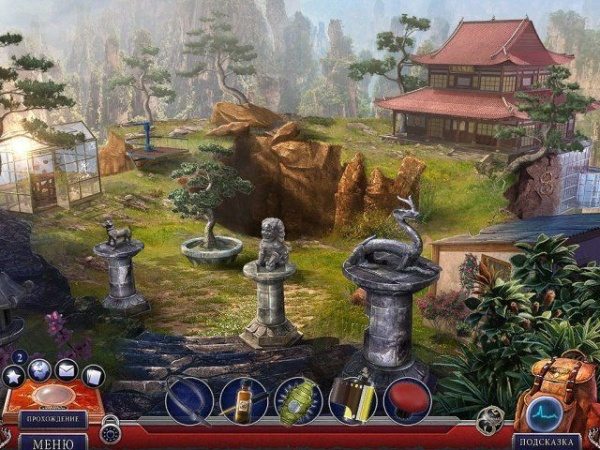The height and width of the screenshot is (450, 600).
Task: Pick the green grenade inventory item
Action: (x=298, y=400)
